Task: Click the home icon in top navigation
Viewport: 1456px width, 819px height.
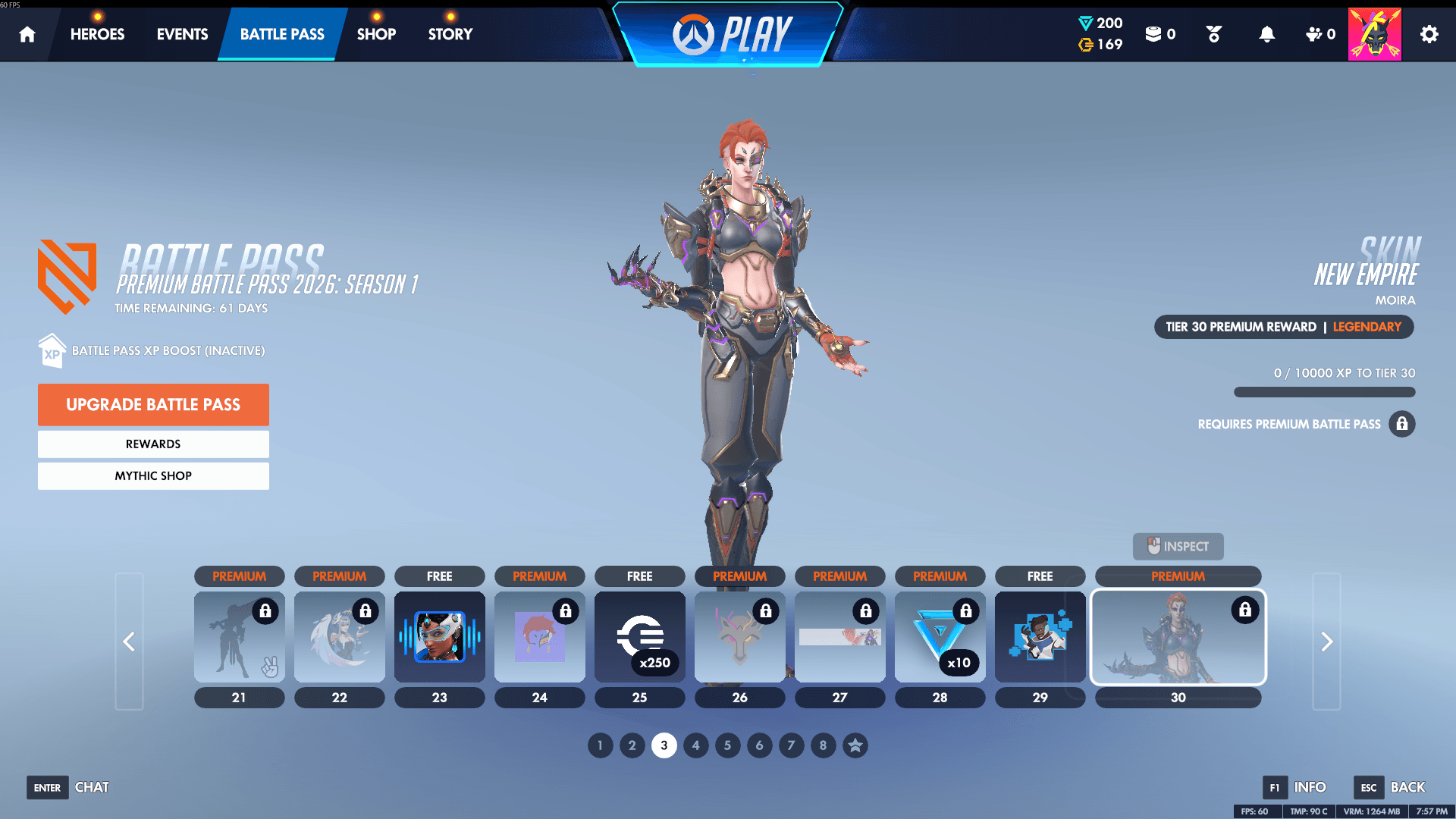Action: pyautogui.click(x=27, y=34)
